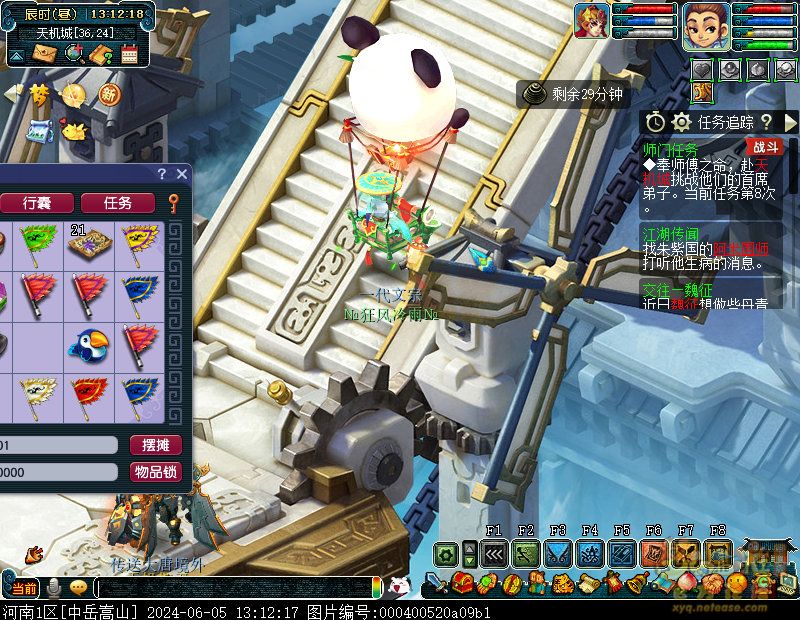Close the inventory panel

coord(180,174)
